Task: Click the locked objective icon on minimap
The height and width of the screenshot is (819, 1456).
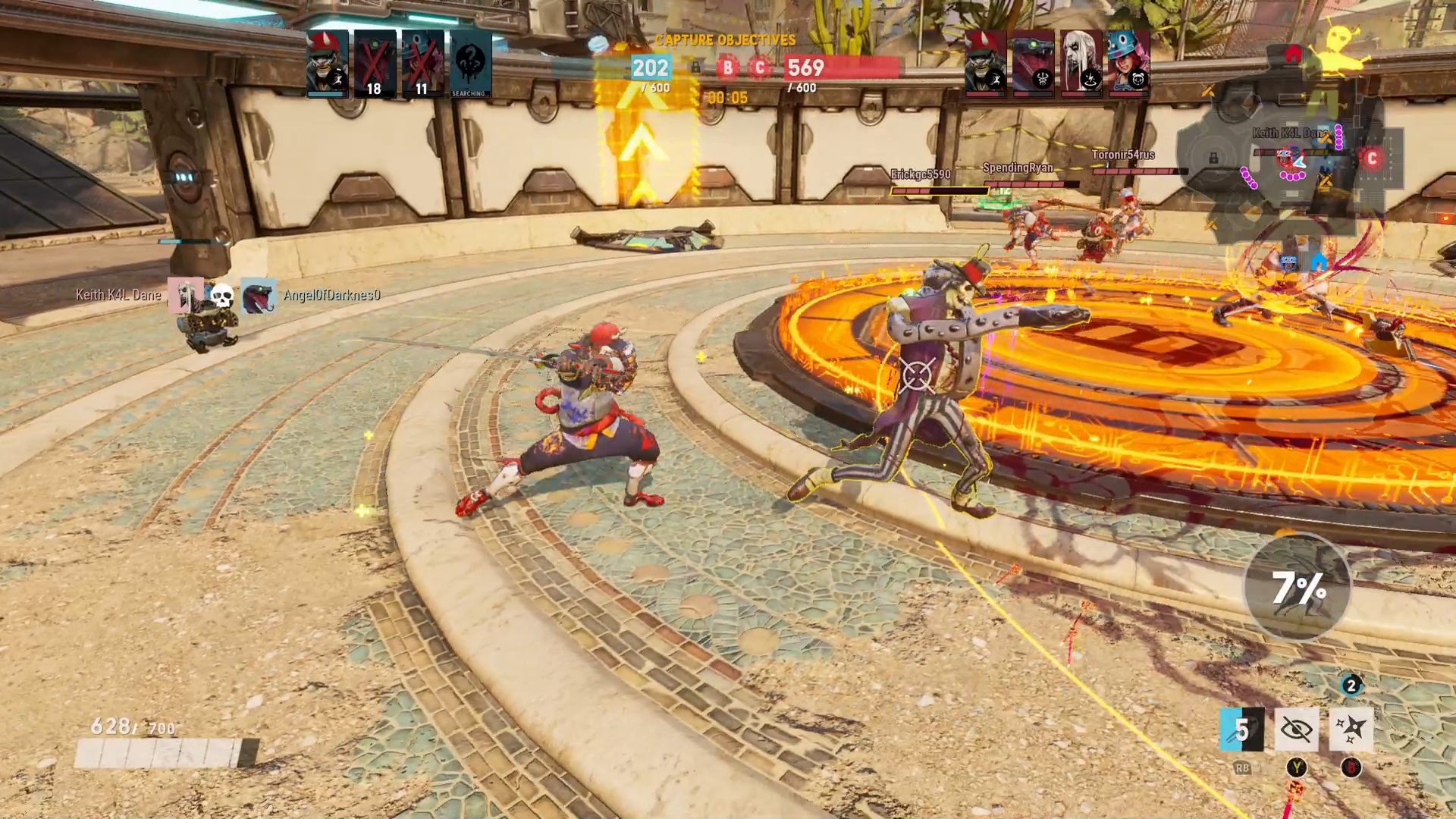Action: tap(1213, 158)
